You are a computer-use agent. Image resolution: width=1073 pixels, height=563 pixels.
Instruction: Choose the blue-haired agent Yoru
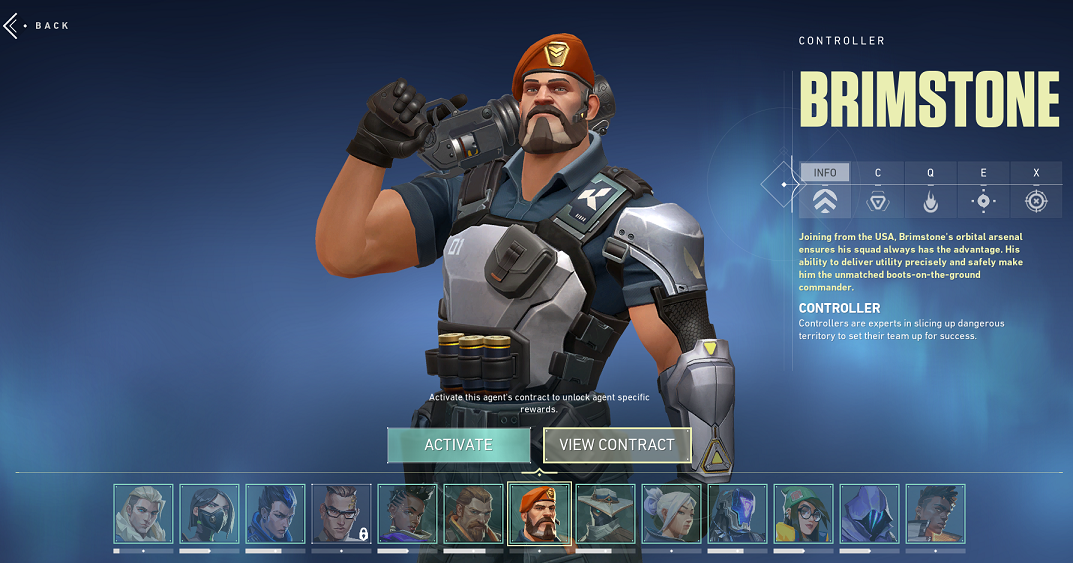tap(275, 513)
